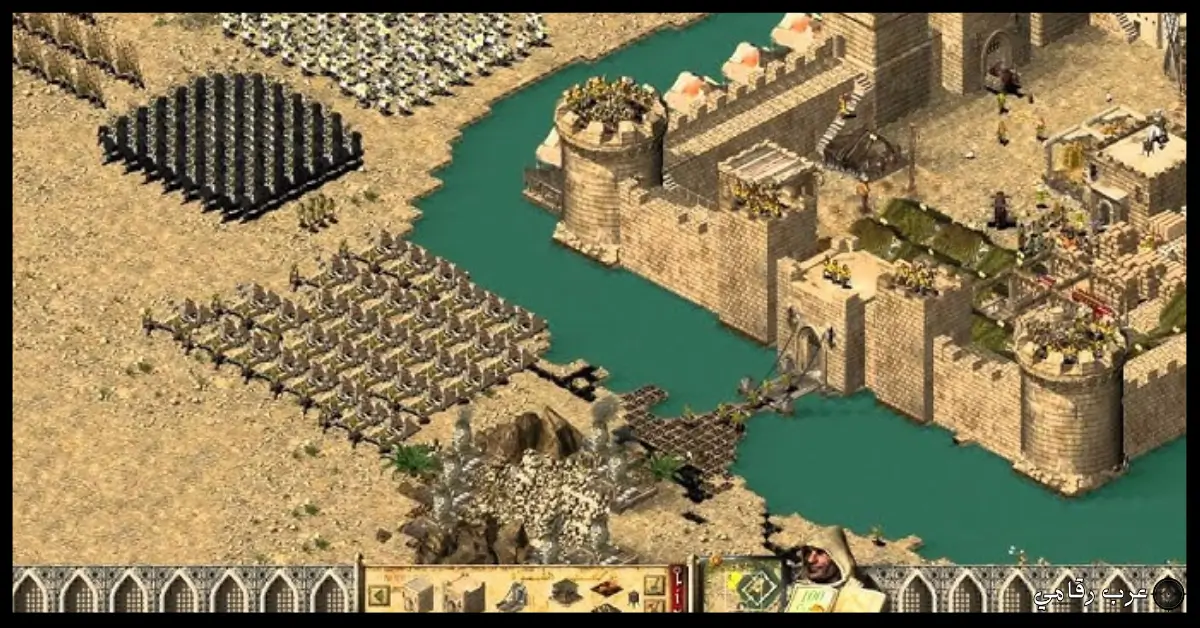The height and width of the screenshot is (628, 1200).
Task: Select the small stone gatehouse building
Action: pos(418,593)
